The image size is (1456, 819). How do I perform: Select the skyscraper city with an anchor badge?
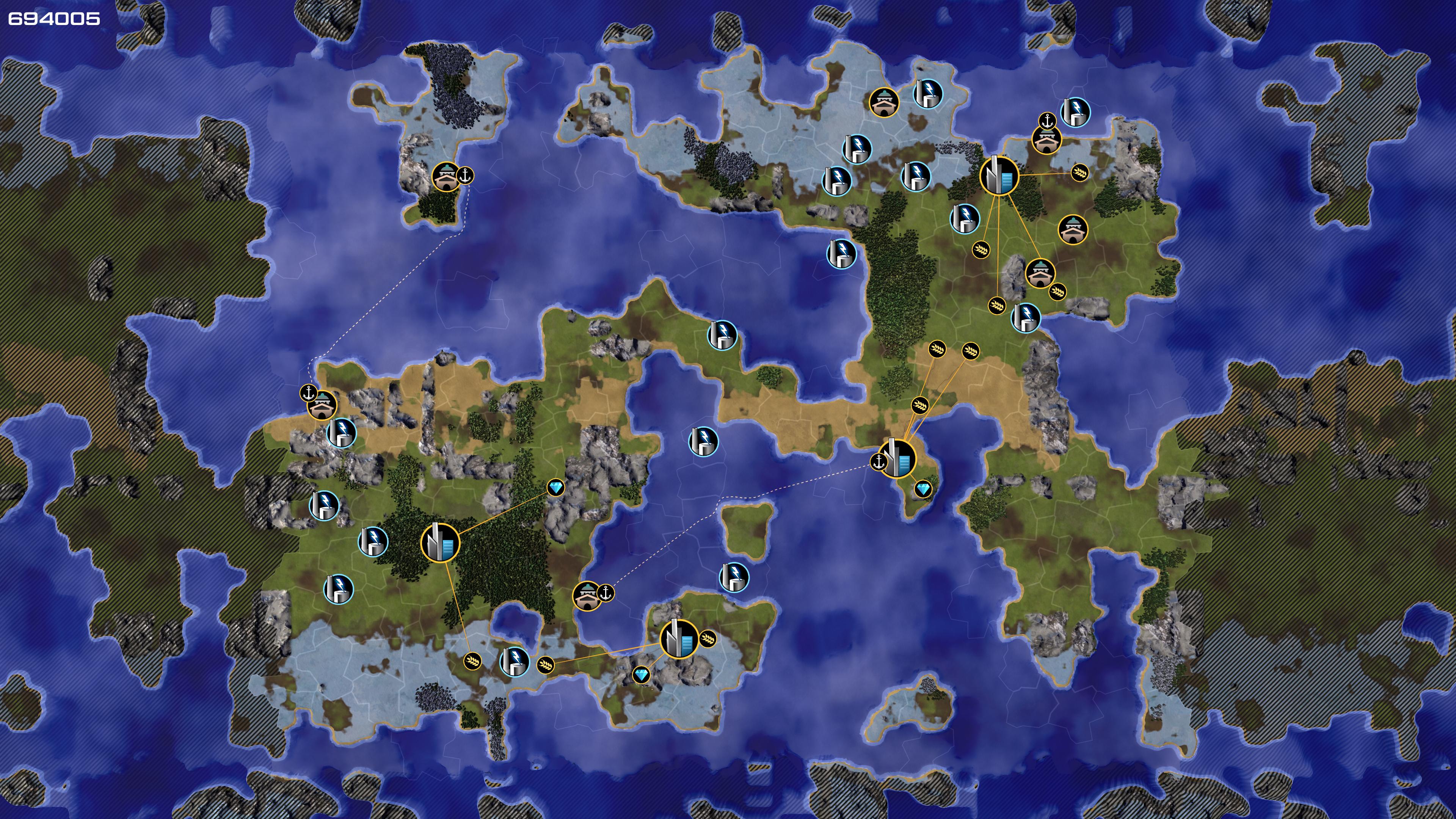[x=897, y=458]
